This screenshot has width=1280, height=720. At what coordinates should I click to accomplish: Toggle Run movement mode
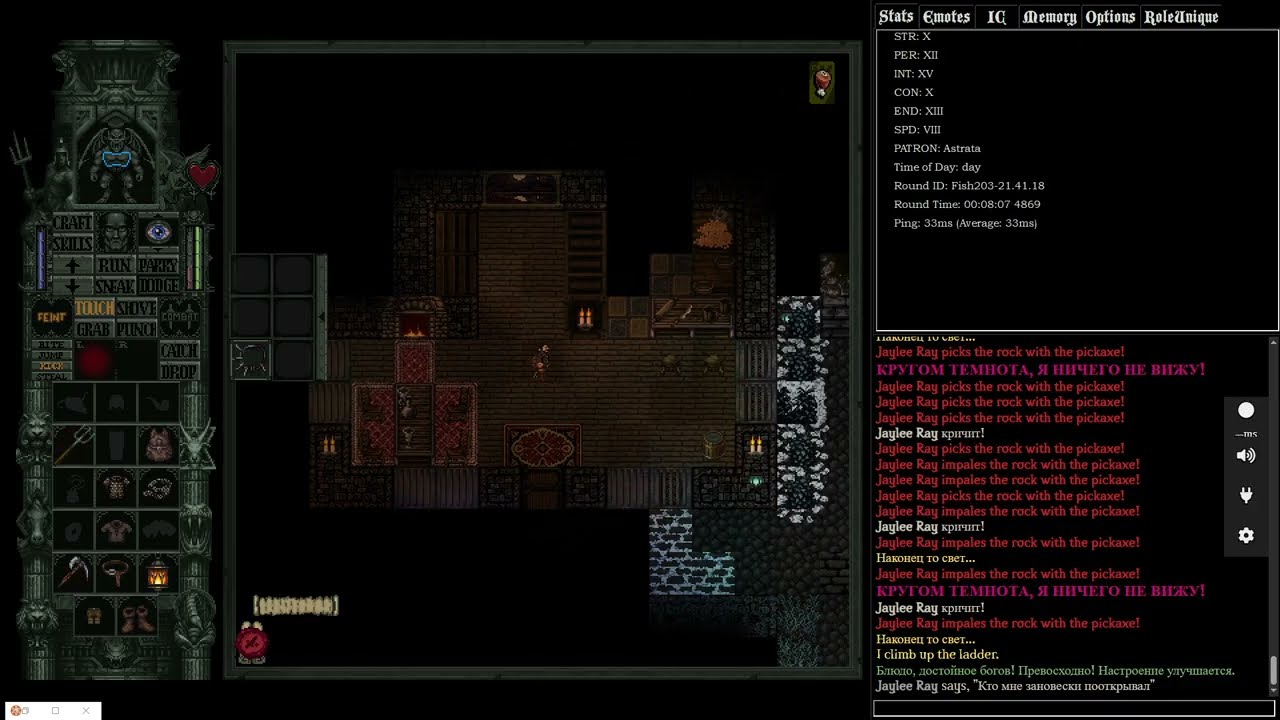point(115,266)
